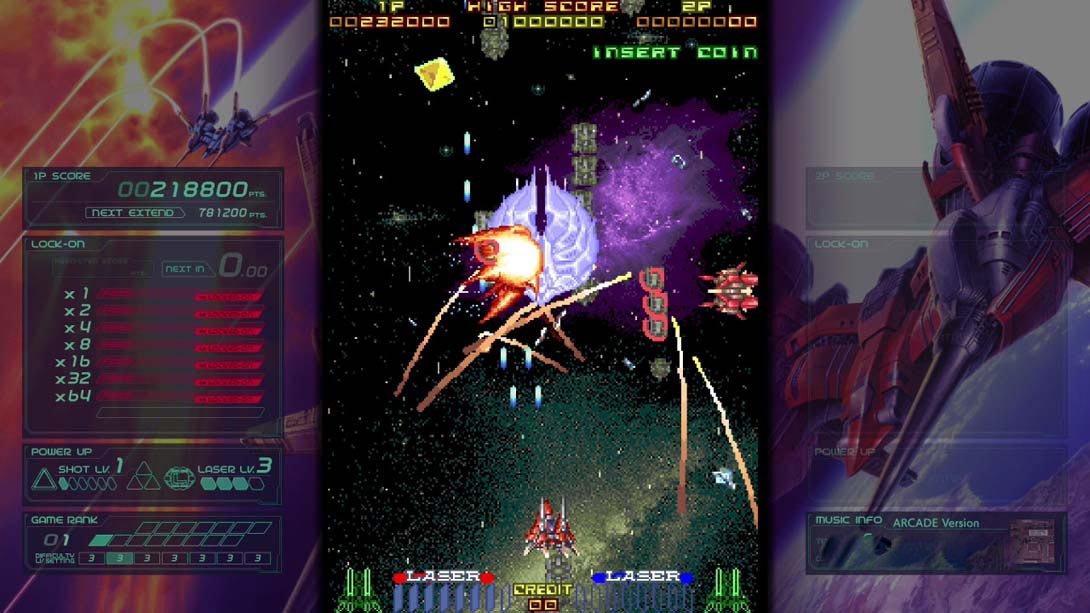
Task: Click the Shot level triangle icon
Action: 44,479
